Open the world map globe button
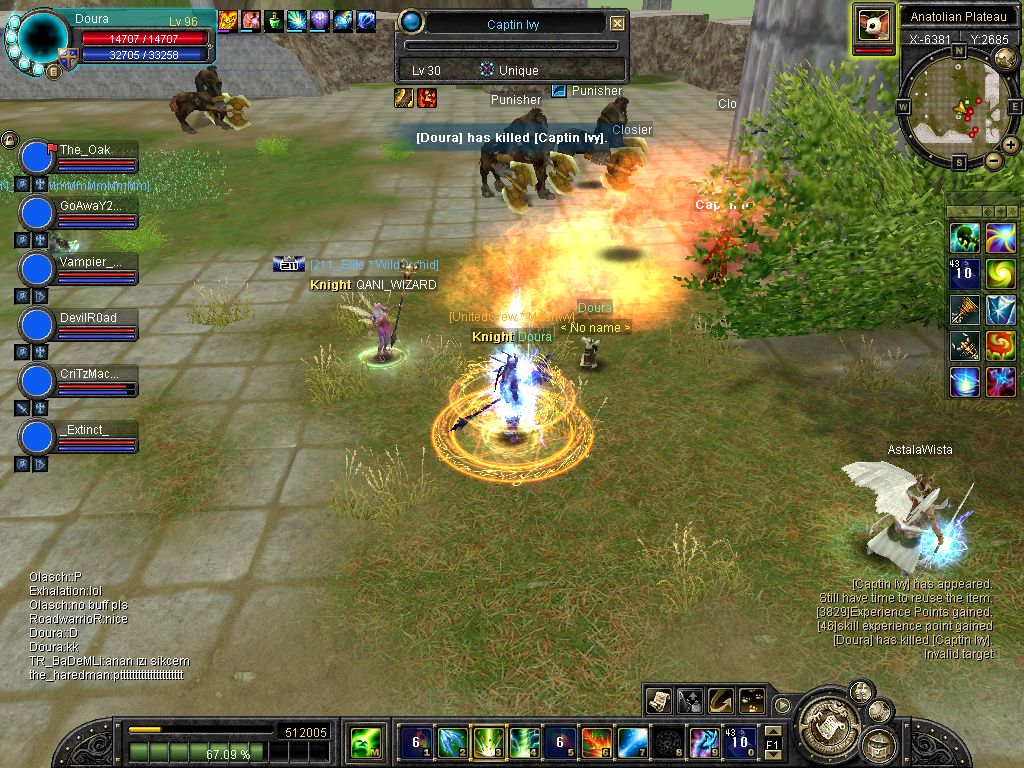1024x768 pixels. (1006, 58)
